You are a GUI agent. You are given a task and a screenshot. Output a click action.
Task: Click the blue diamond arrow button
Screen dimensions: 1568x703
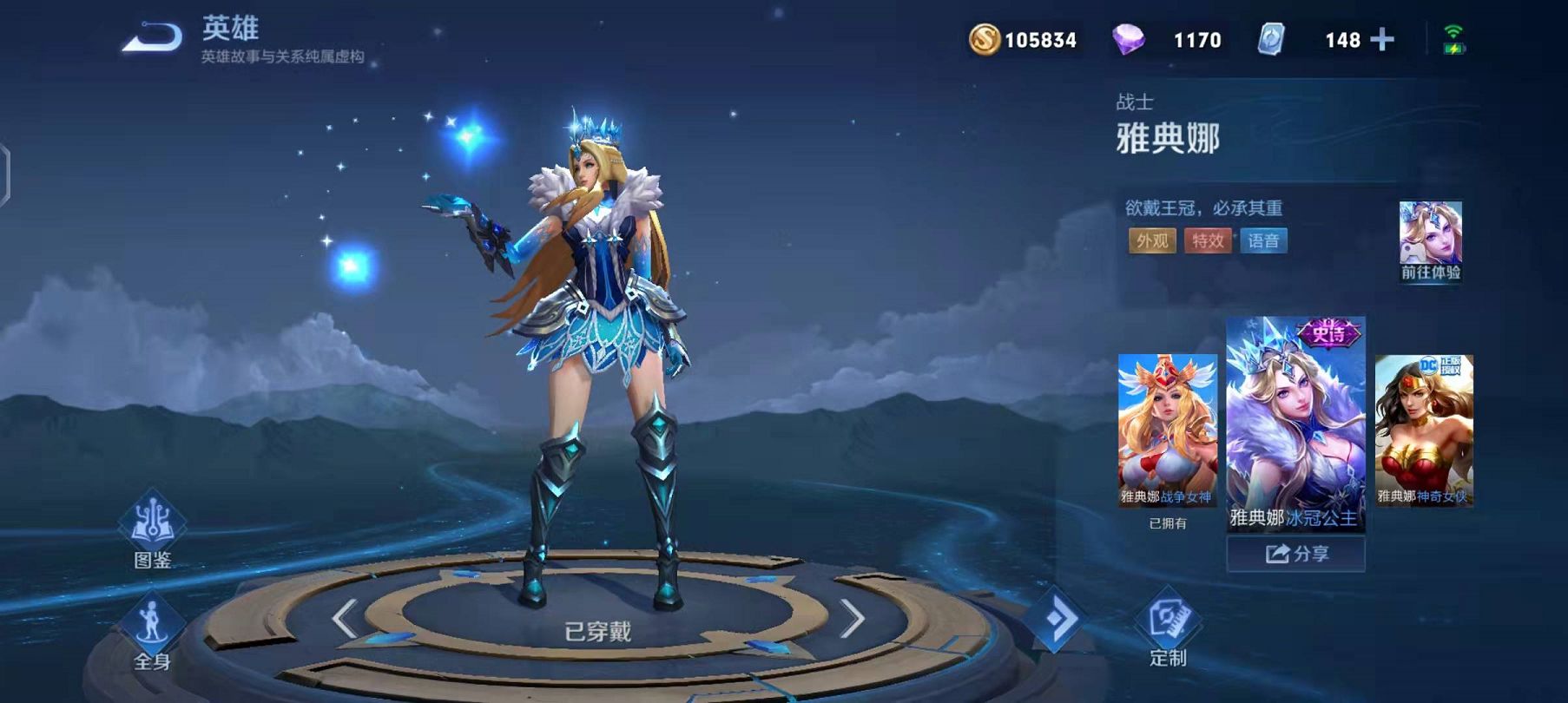1057,619
